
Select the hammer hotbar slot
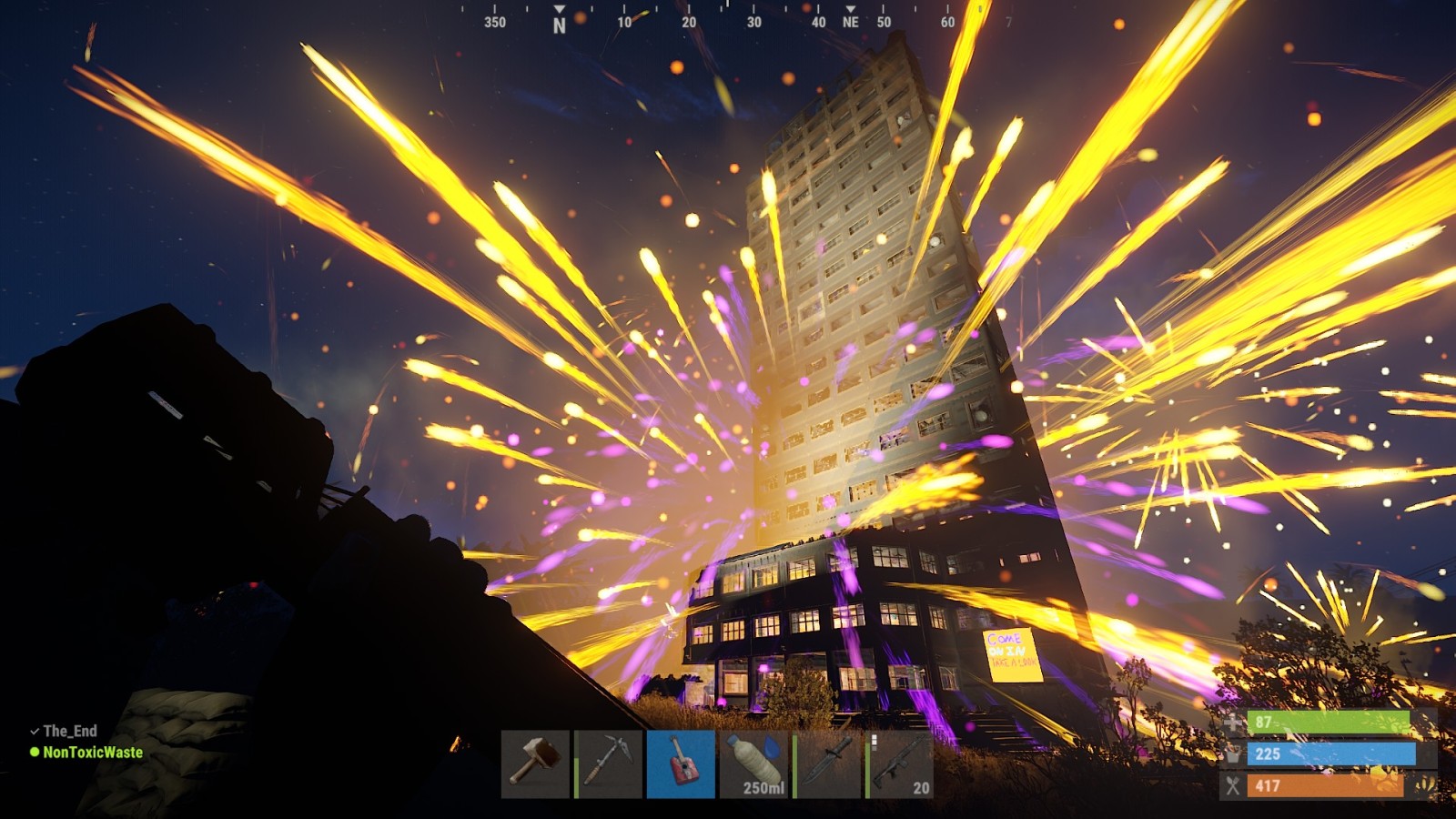(x=535, y=763)
